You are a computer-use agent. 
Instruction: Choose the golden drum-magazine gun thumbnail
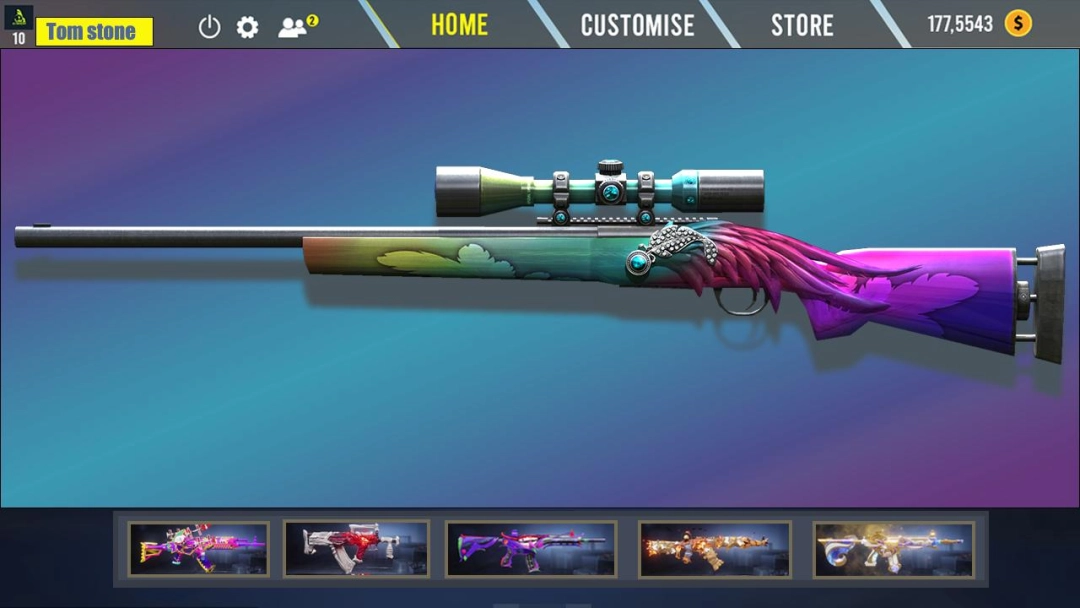(x=893, y=549)
